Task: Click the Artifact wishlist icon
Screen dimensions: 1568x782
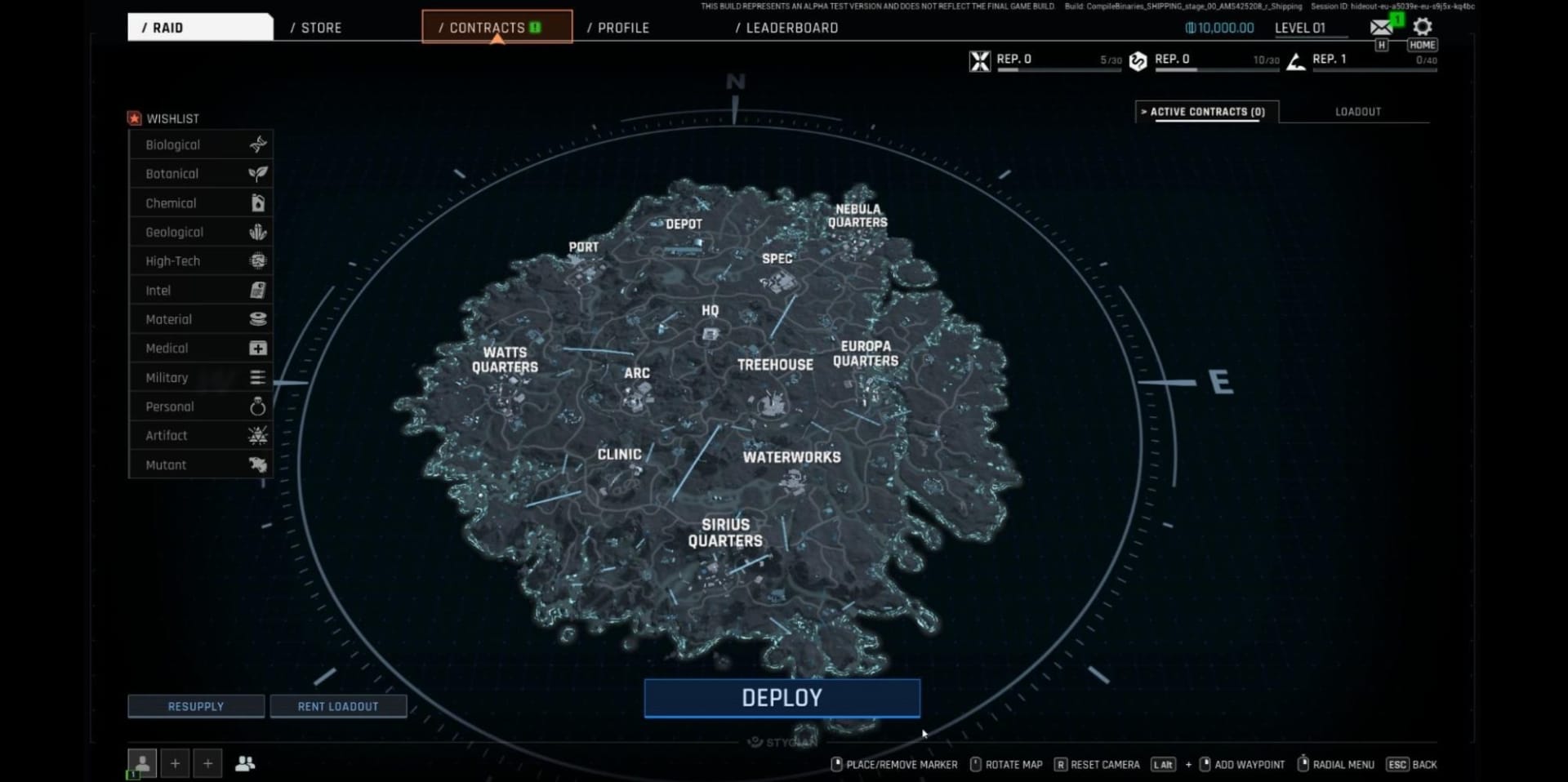Action: tap(258, 435)
